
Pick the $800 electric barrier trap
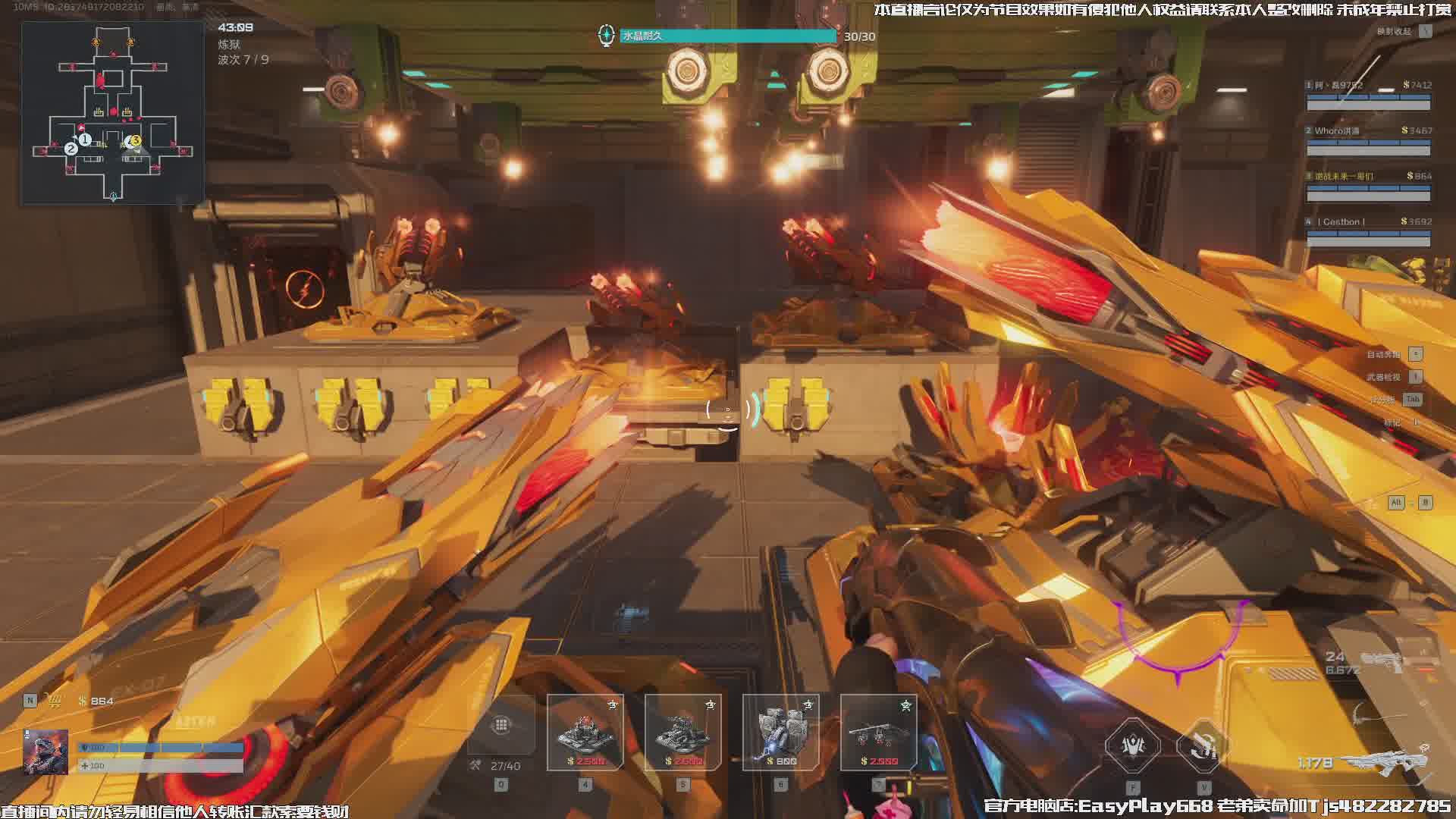780,732
